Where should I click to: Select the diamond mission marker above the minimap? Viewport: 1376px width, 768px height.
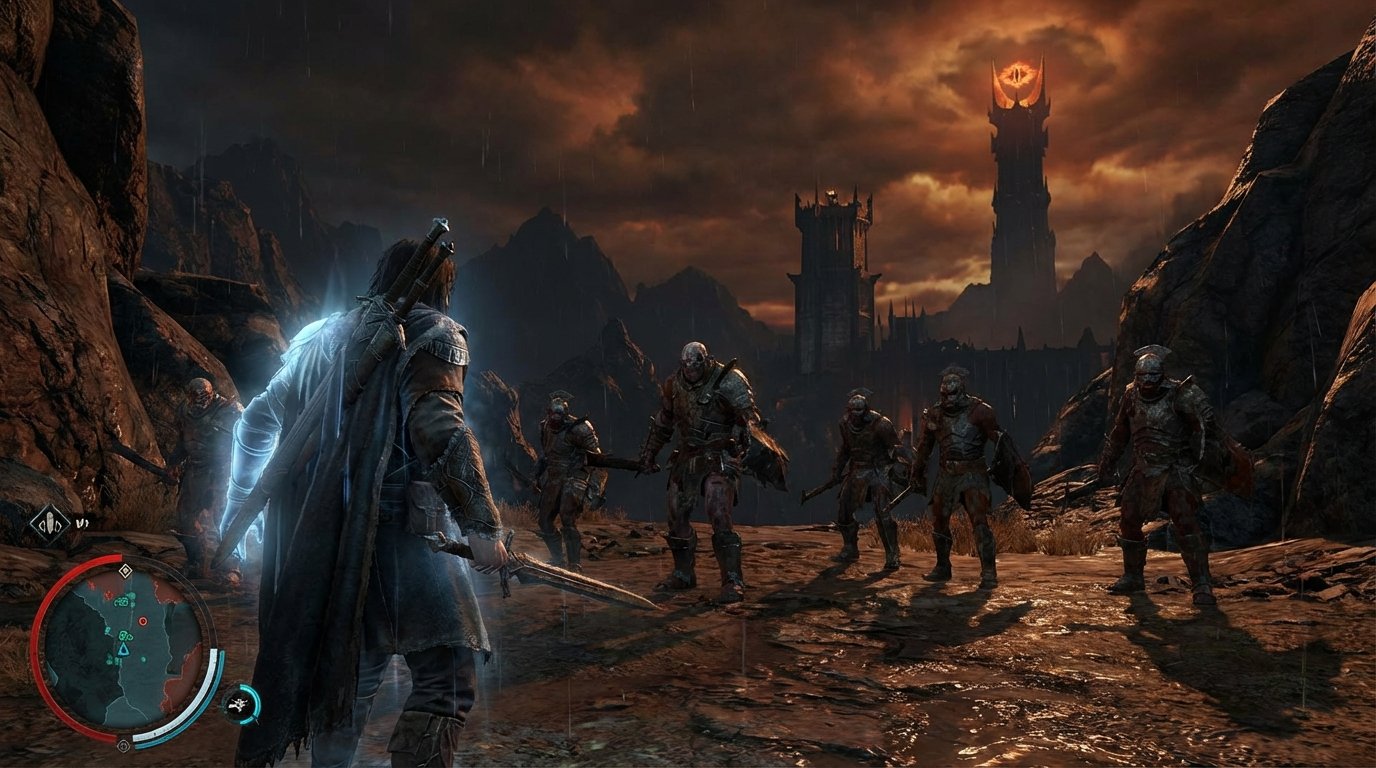tap(126, 570)
